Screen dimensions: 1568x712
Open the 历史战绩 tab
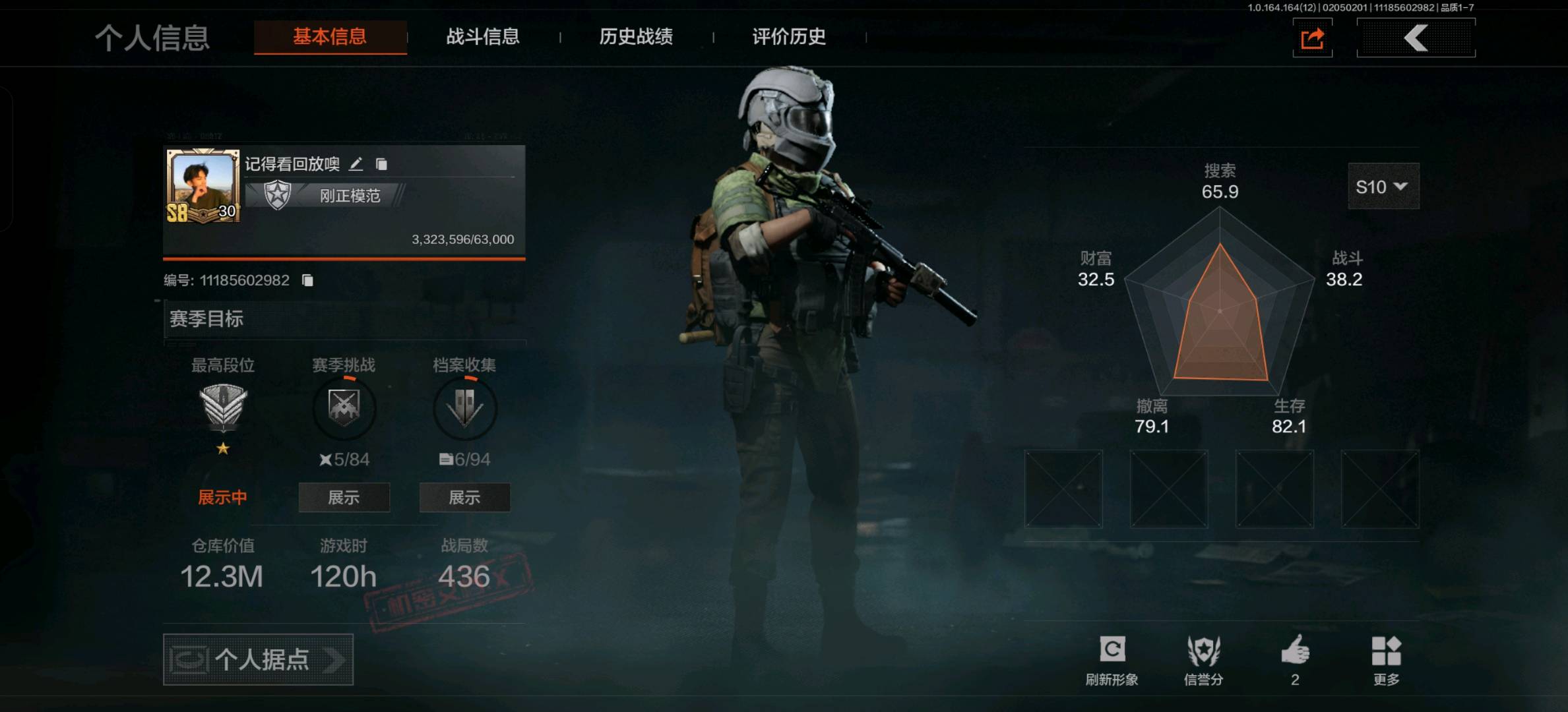[635, 37]
